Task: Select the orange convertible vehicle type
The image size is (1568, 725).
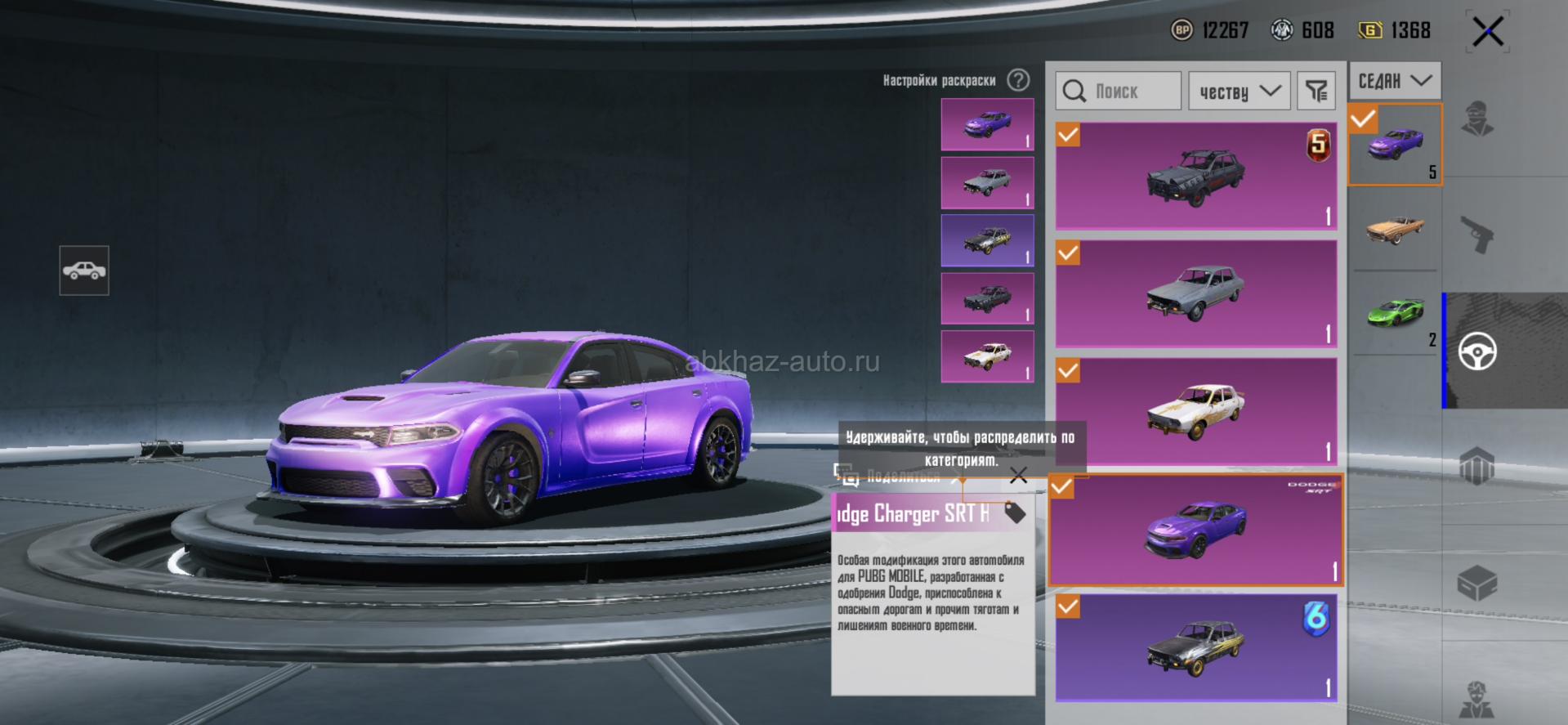Action: click(x=1395, y=229)
